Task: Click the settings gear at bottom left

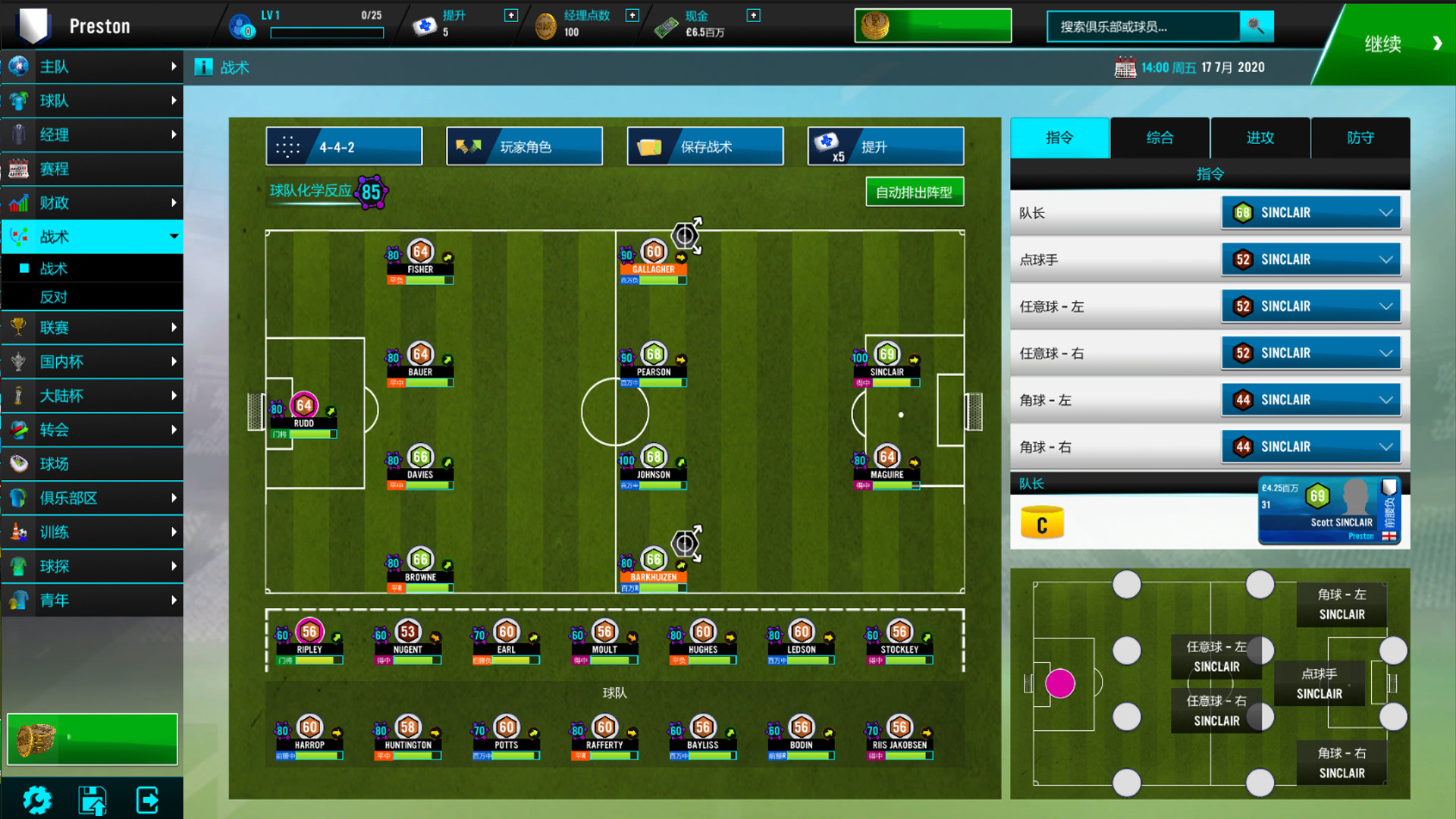Action: pyautogui.click(x=37, y=799)
